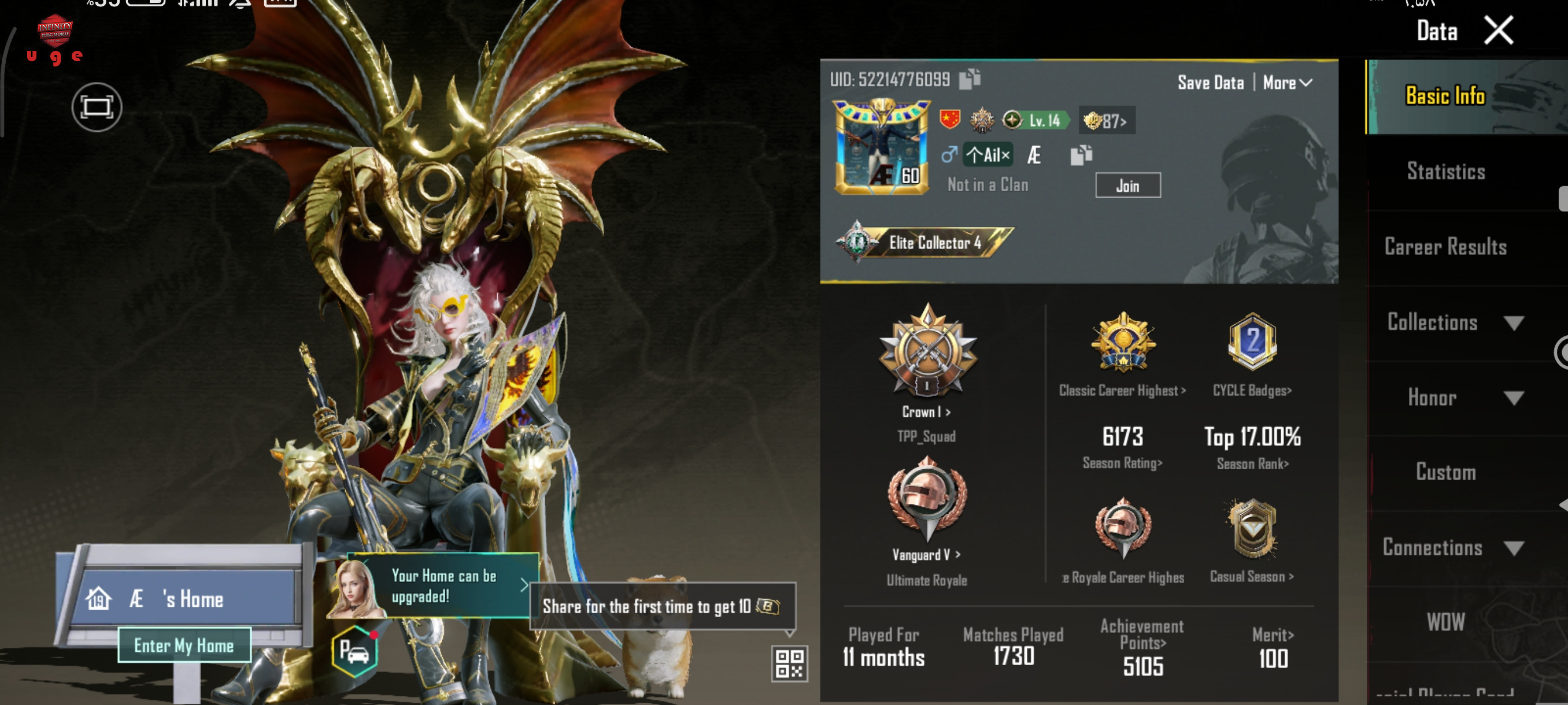Image resolution: width=1568 pixels, height=705 pixels.
Task: Open the WOW tab
Action: pos(1445,622)
